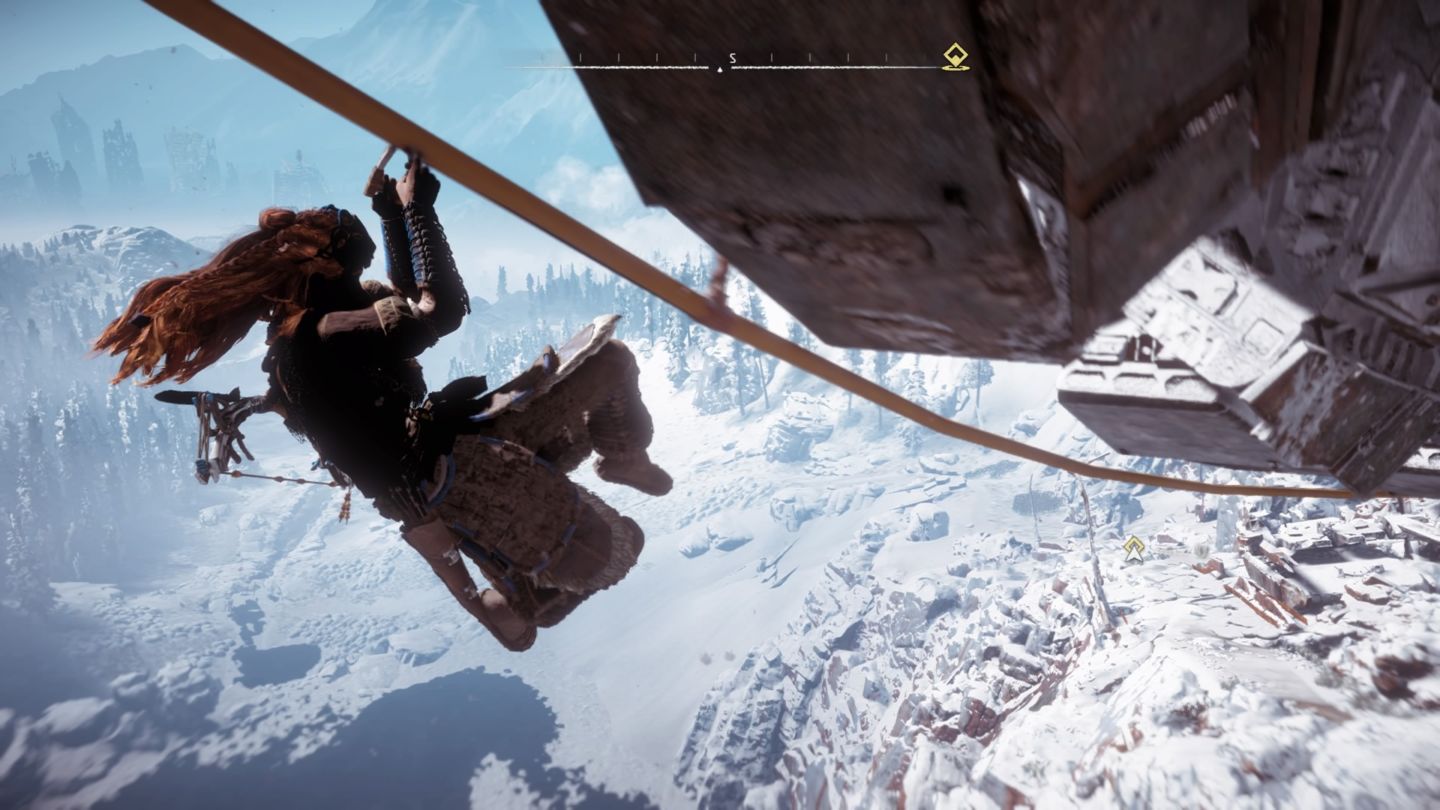Click the compass bar's S heading
1440x810 pixels.
point(732,58)
